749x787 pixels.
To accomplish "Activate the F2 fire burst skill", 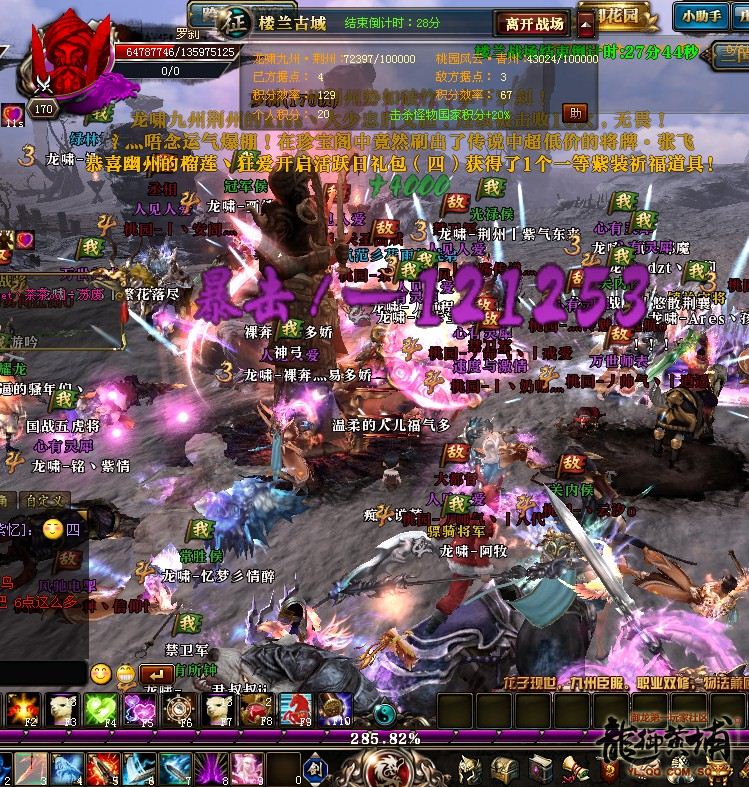I will [x=22, y=708].
